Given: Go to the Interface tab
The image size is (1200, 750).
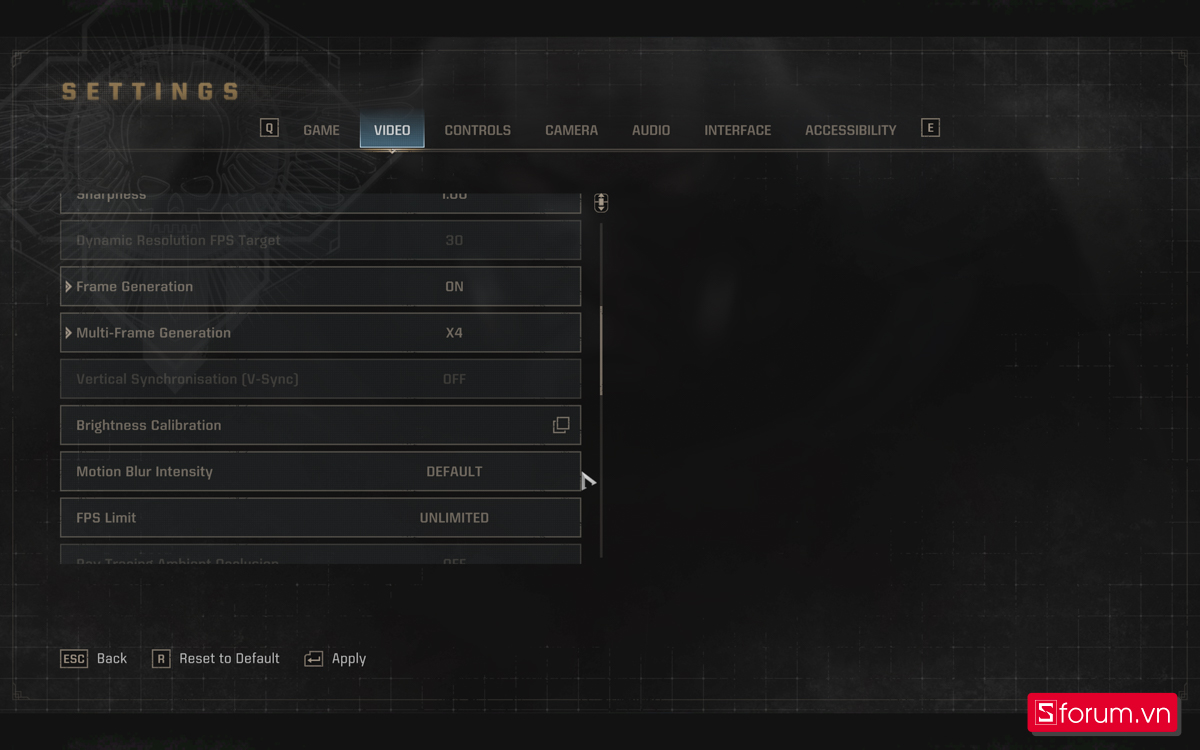Looking at the screenshot, I should [737, 130].
